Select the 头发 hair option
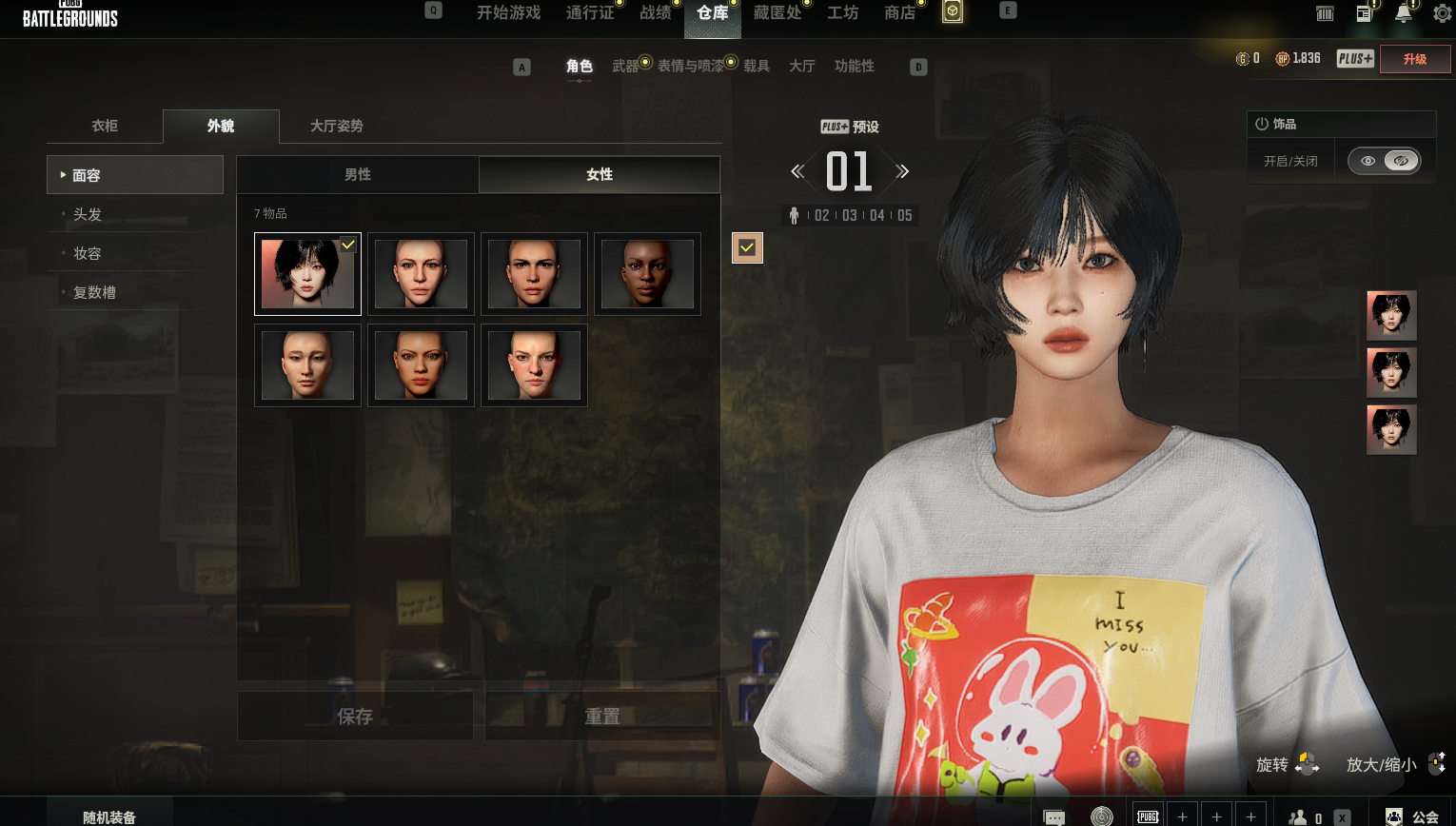1456x826 pixels. 88,214
